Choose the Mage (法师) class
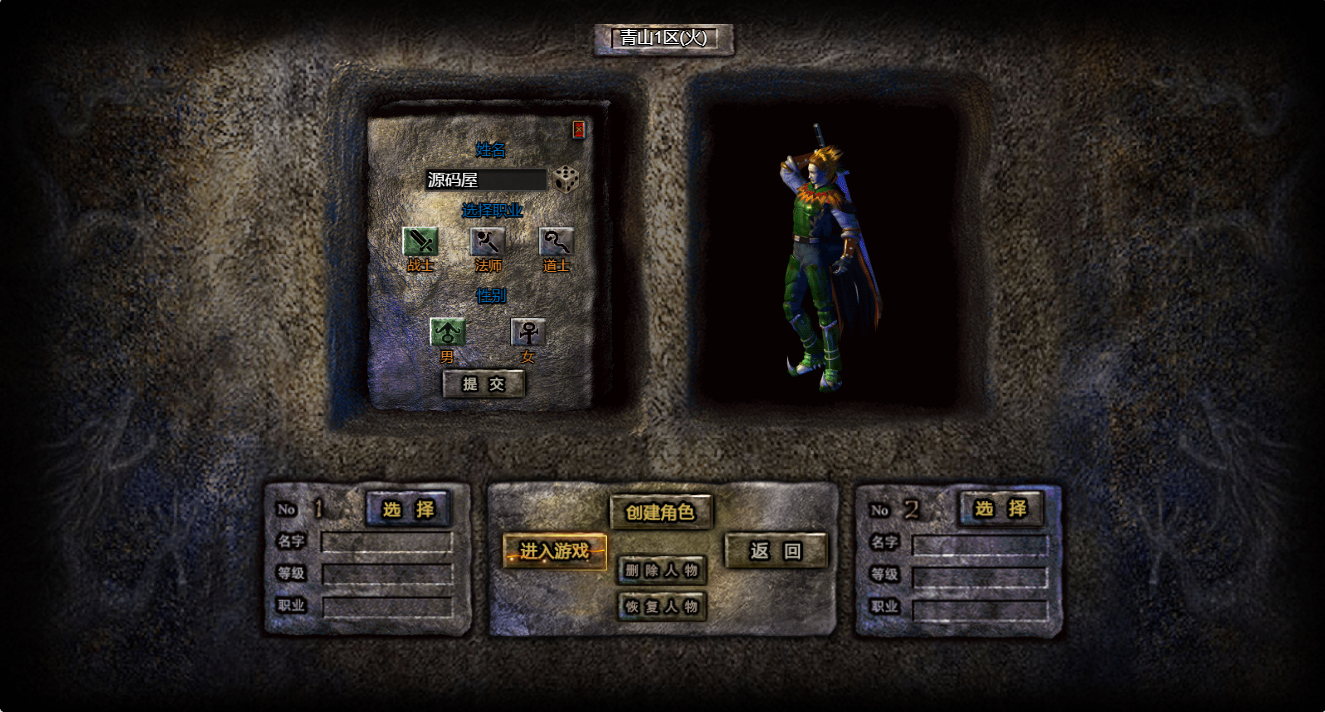This screenshot has height=712, width=1325. 488,241
